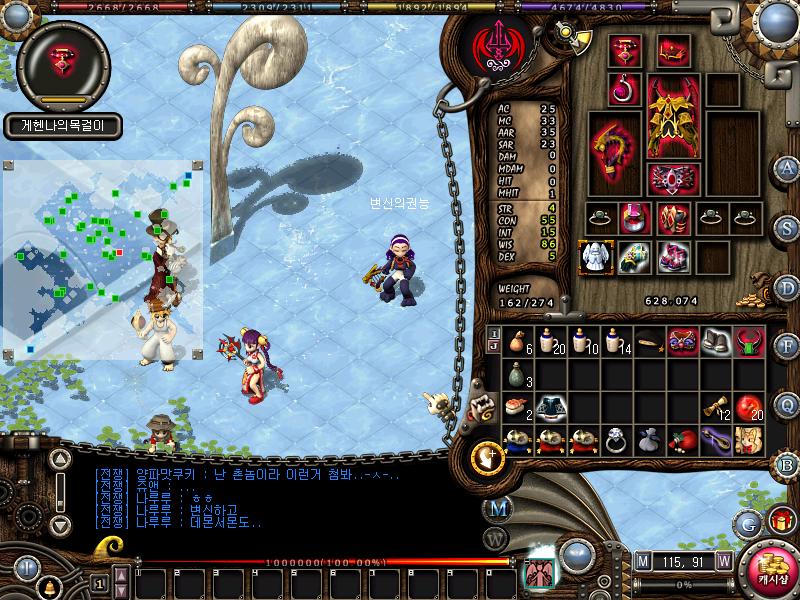Click the white angel statue slot
Image resolution: width=800 pixels, height=600 pixels.
pos(596,257)
